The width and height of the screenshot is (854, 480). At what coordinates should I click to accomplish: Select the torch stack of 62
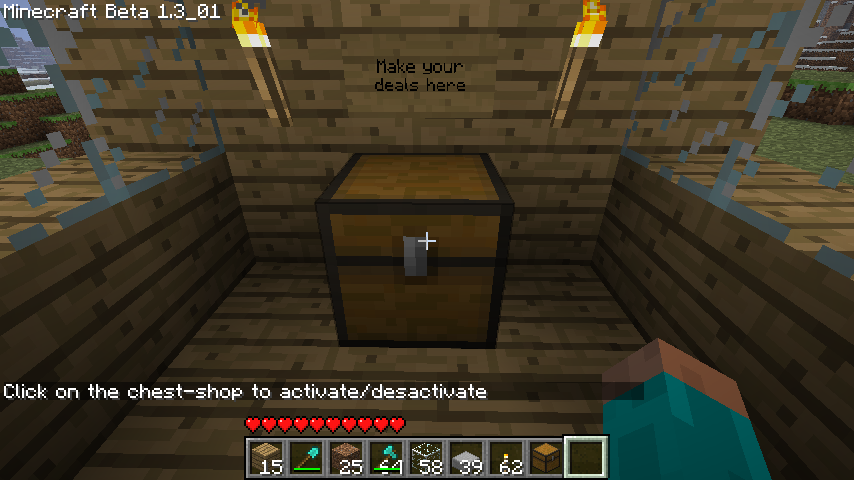pyautogui.click(x=505, y=458)
